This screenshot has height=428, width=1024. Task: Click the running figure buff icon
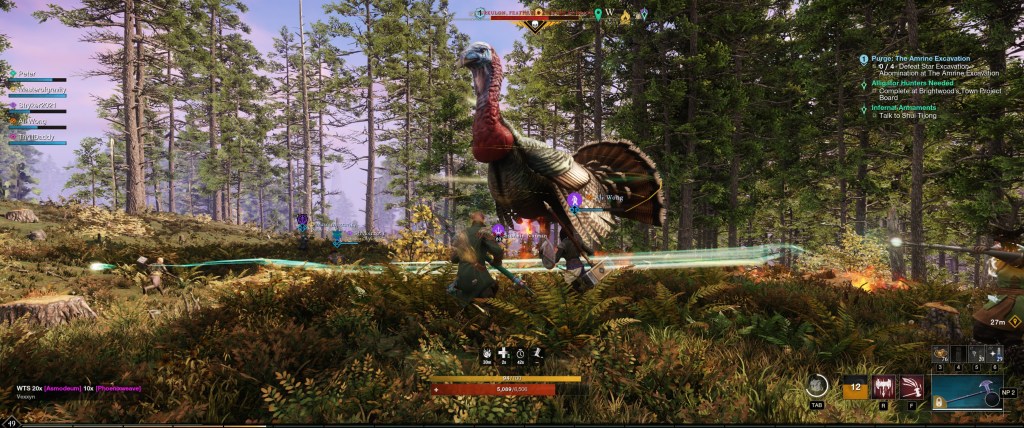(x=538, y=353)
